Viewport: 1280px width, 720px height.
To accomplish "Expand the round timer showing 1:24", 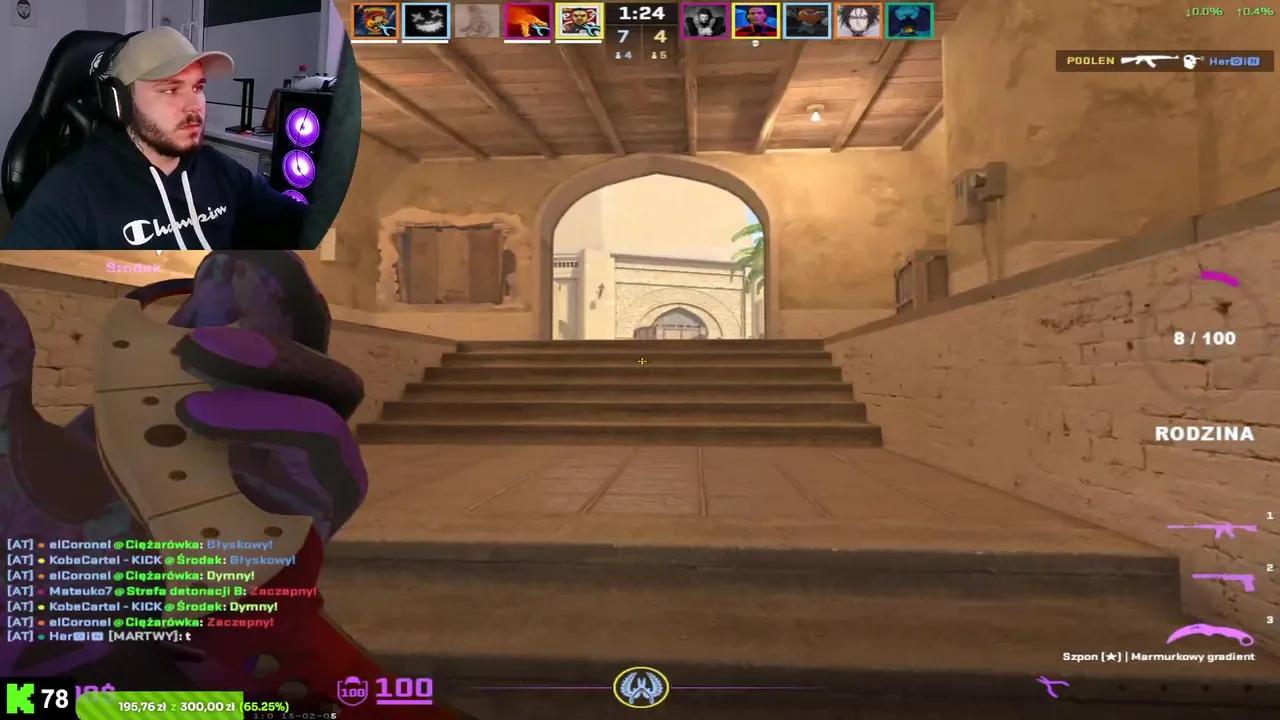I will (x=641, y=14).
